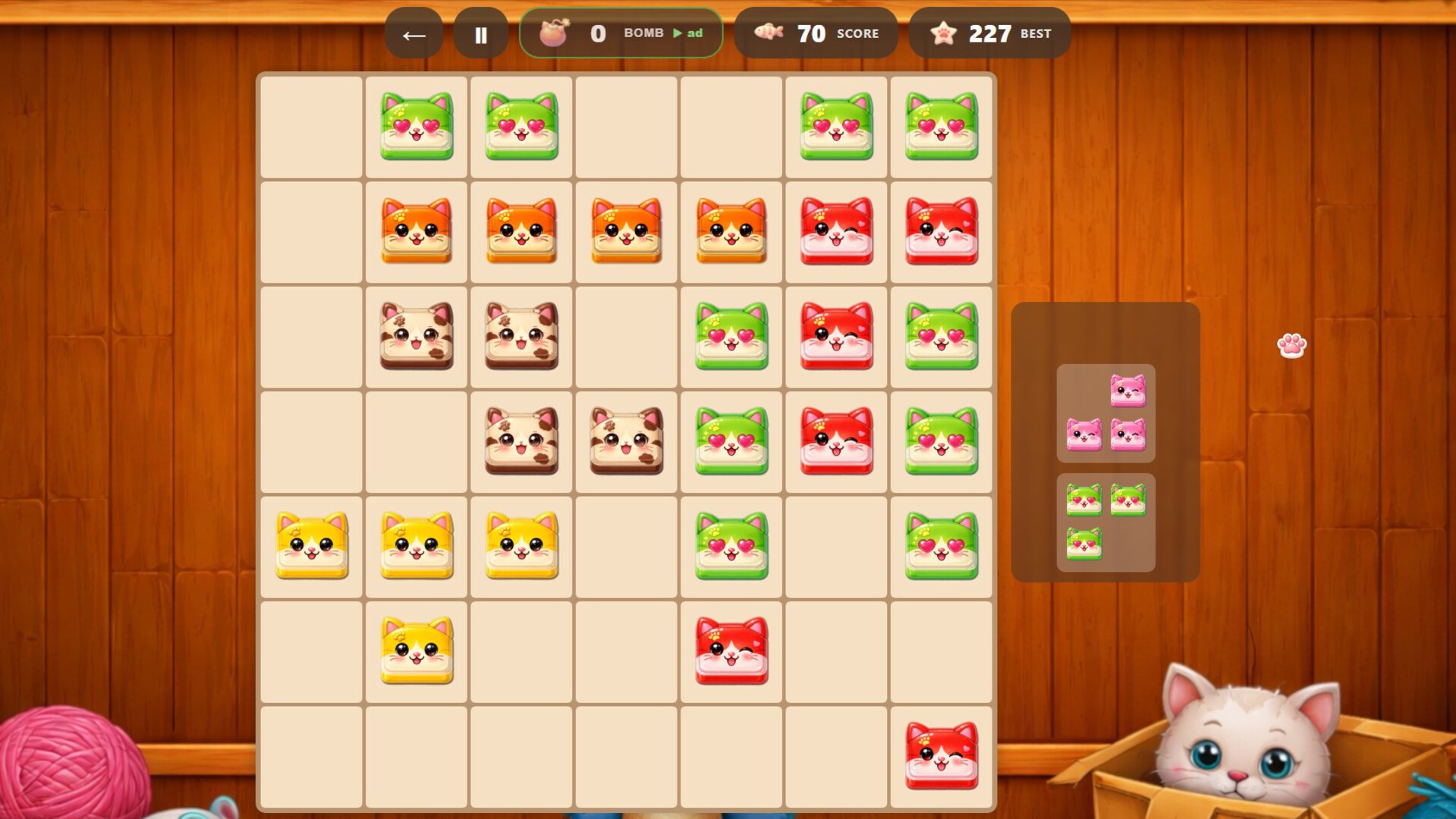The height and width of the screenshot is (819, 1456).
Task: Go back with the arrow button
Action: [414, 33]
